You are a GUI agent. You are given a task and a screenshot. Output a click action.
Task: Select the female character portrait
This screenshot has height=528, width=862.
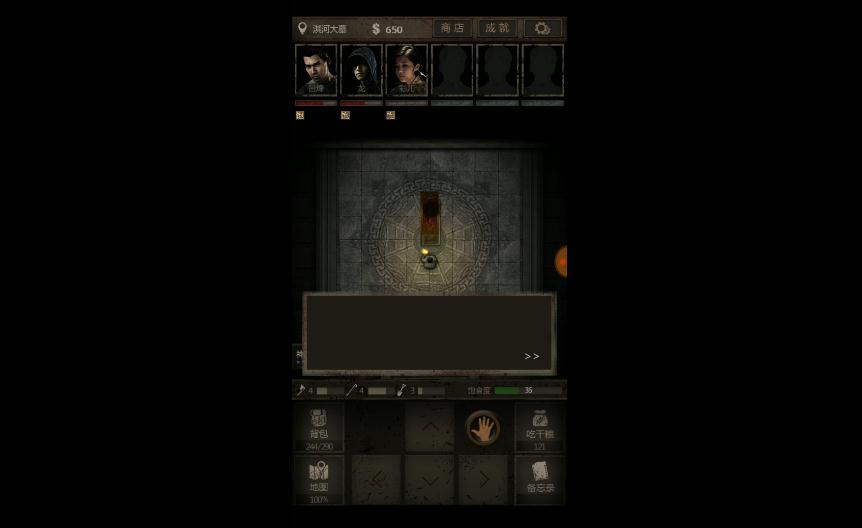click(406, 70)
